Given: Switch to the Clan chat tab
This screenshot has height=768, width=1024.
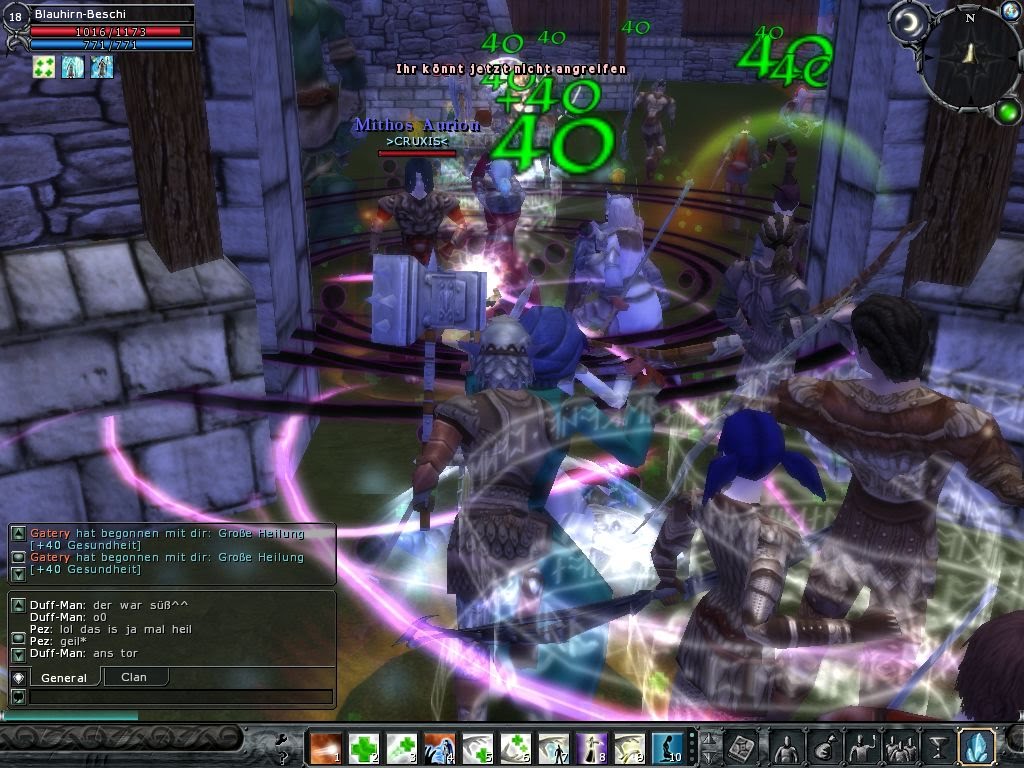Looking at the screenshot, I should pyautogui.click(x=134, y=677).
